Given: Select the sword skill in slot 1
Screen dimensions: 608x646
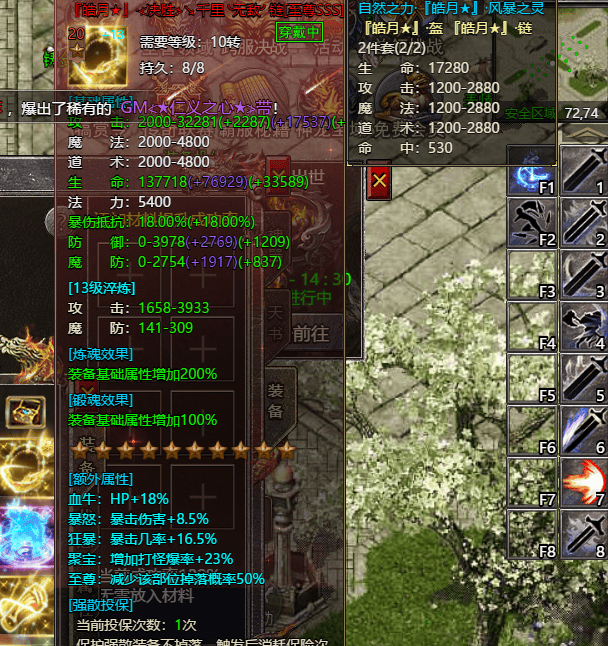Looking at the screenshot, I should click(x=583, y=170).
